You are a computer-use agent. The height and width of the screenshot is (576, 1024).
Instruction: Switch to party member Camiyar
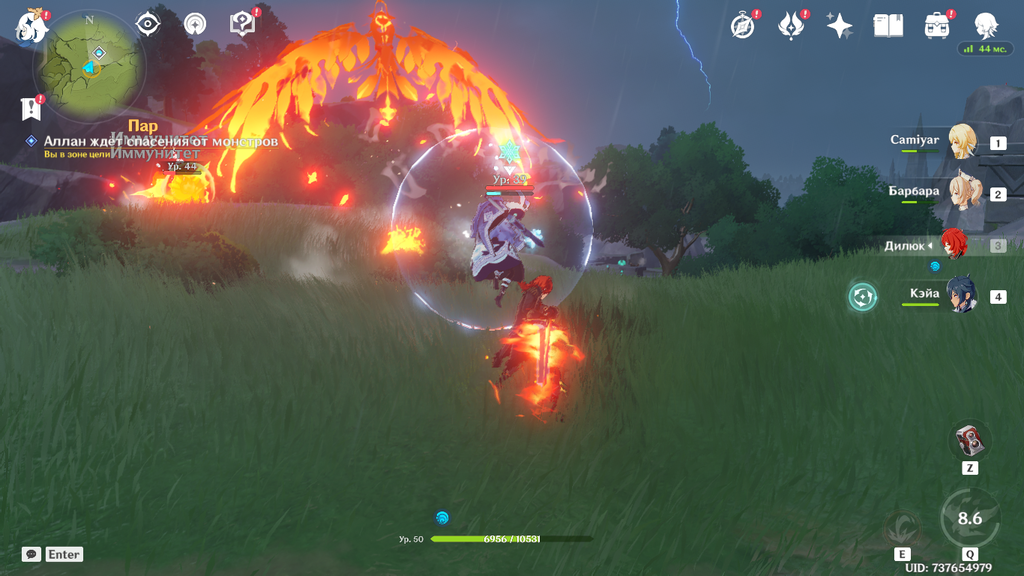click(x=961, y=142)
